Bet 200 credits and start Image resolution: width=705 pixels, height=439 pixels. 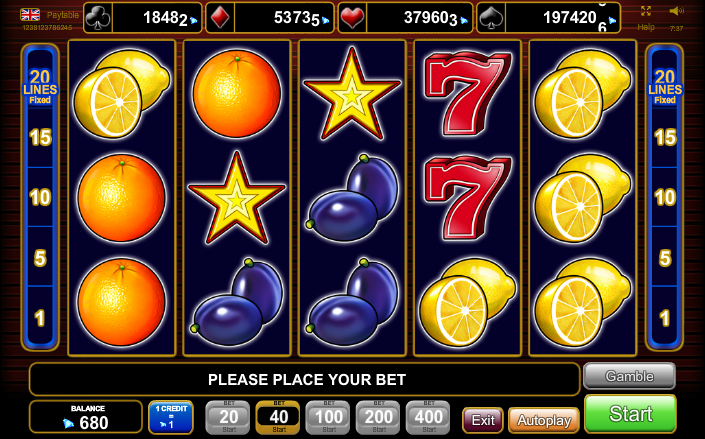pyautogui.click(x=378, y=417)
